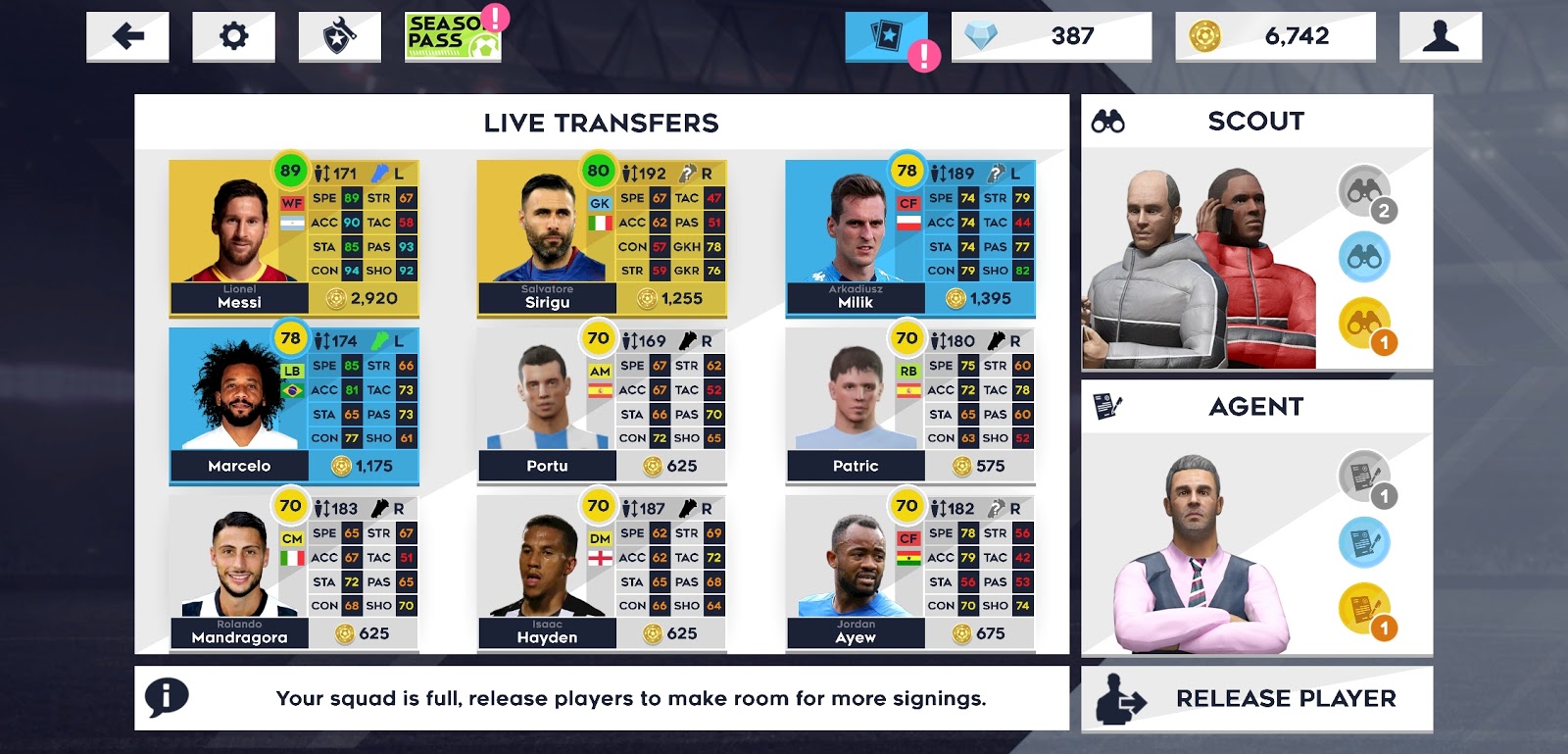This screenshot has width=1568, height=754.
Task: Select Jordan Ayew's transfer card
Action: point(909,574)
